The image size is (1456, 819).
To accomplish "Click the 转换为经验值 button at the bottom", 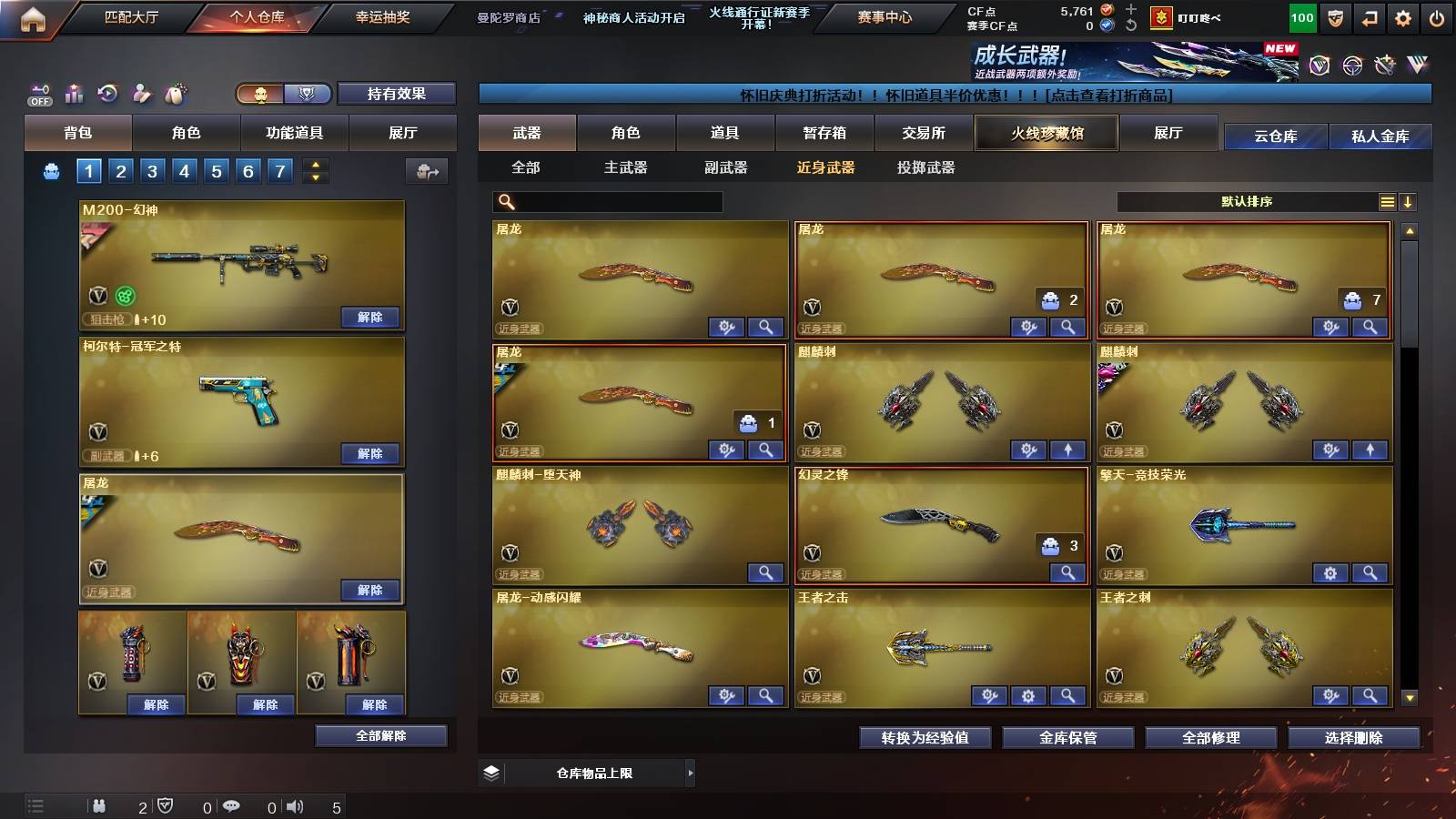I will [x=925, y=738].
